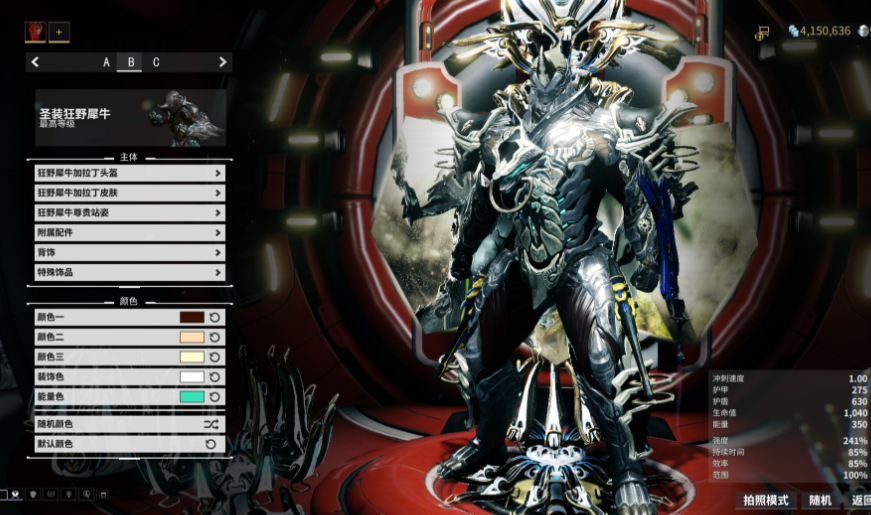The height and width of the screenshot is (515, 871).
Task: Restore 默认颜色 default colors
Action: pos(129,443)
